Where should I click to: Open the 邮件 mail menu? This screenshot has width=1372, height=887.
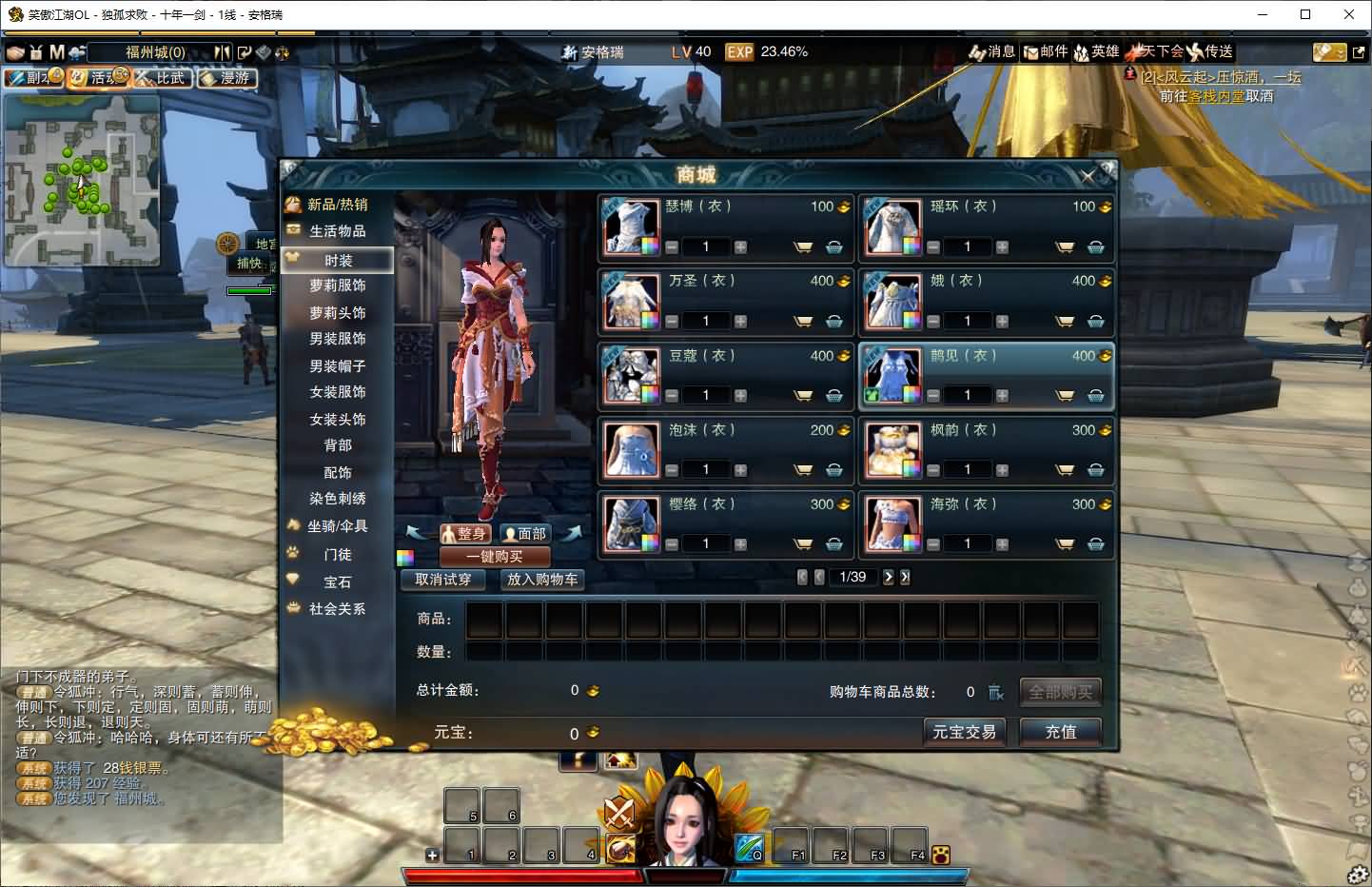[1045, 51]
